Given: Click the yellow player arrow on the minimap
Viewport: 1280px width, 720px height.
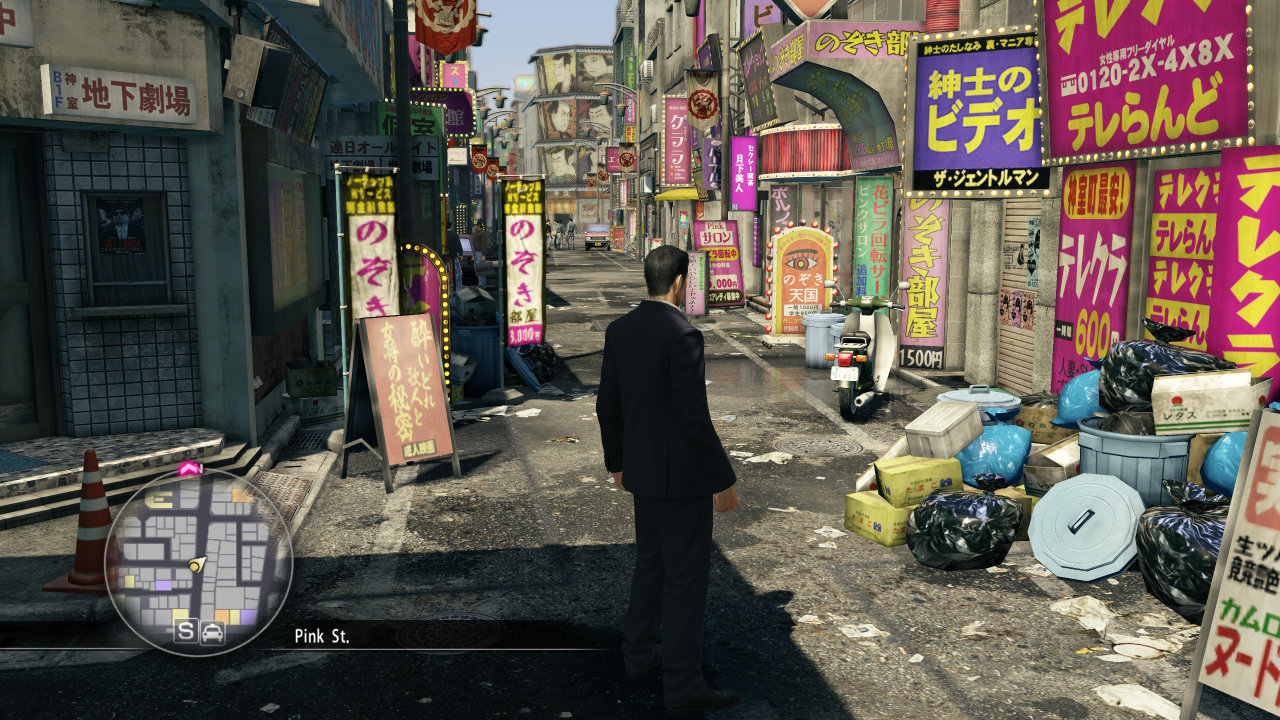Looking at the screenshot, I should [x=198, y=564].
